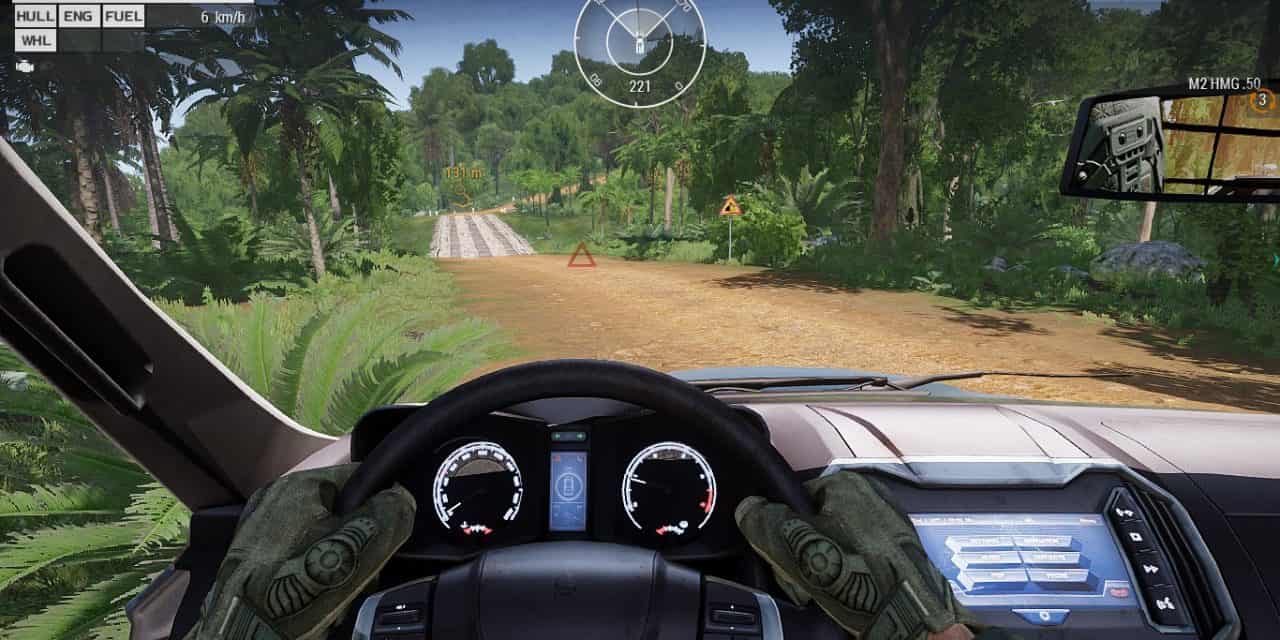Select the WHL wheel status box

coord(35,40)
